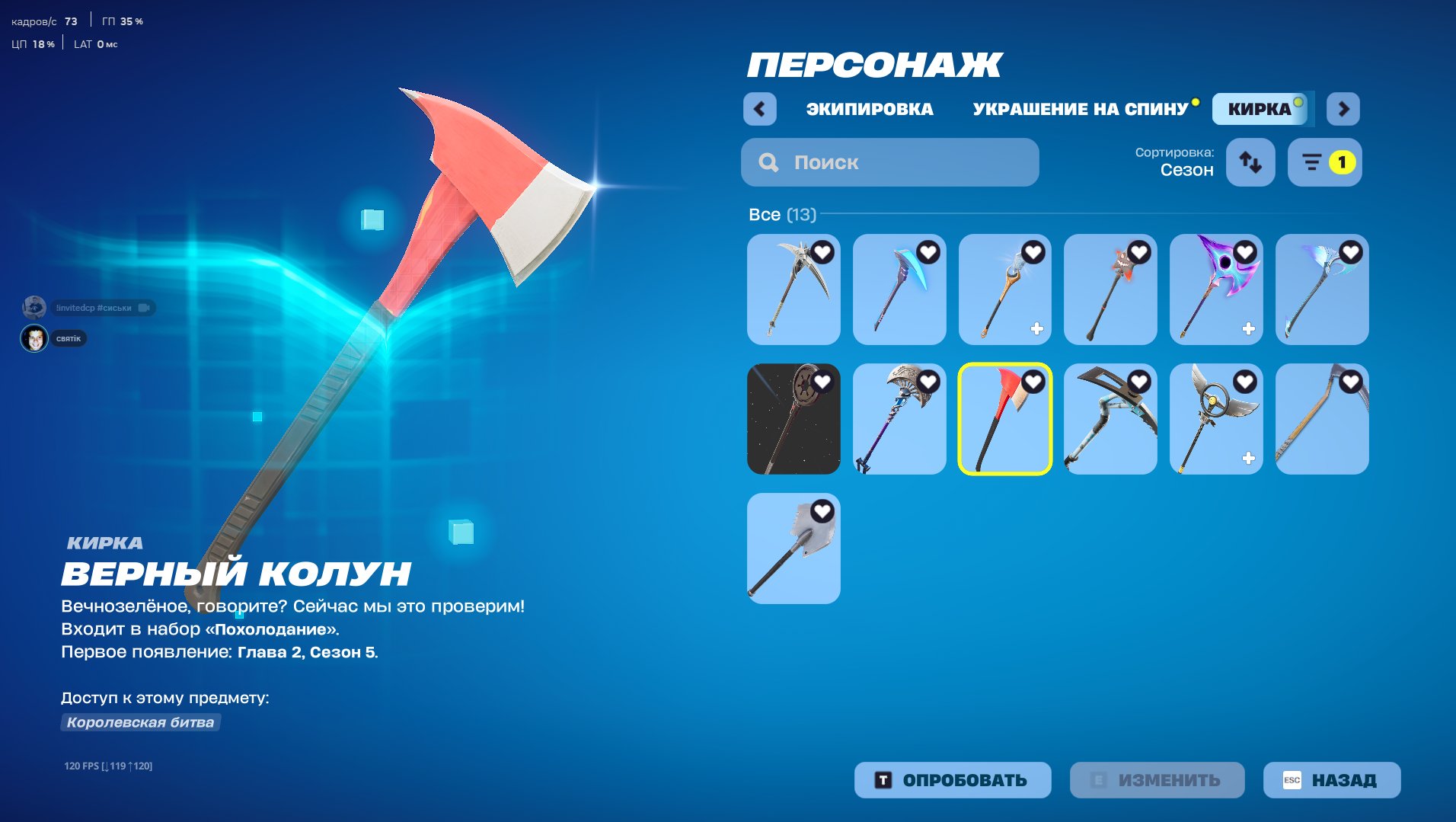Click the Королевская битва access tag
The height and width of the screenshot is (822, 1456).
[139, 722]
